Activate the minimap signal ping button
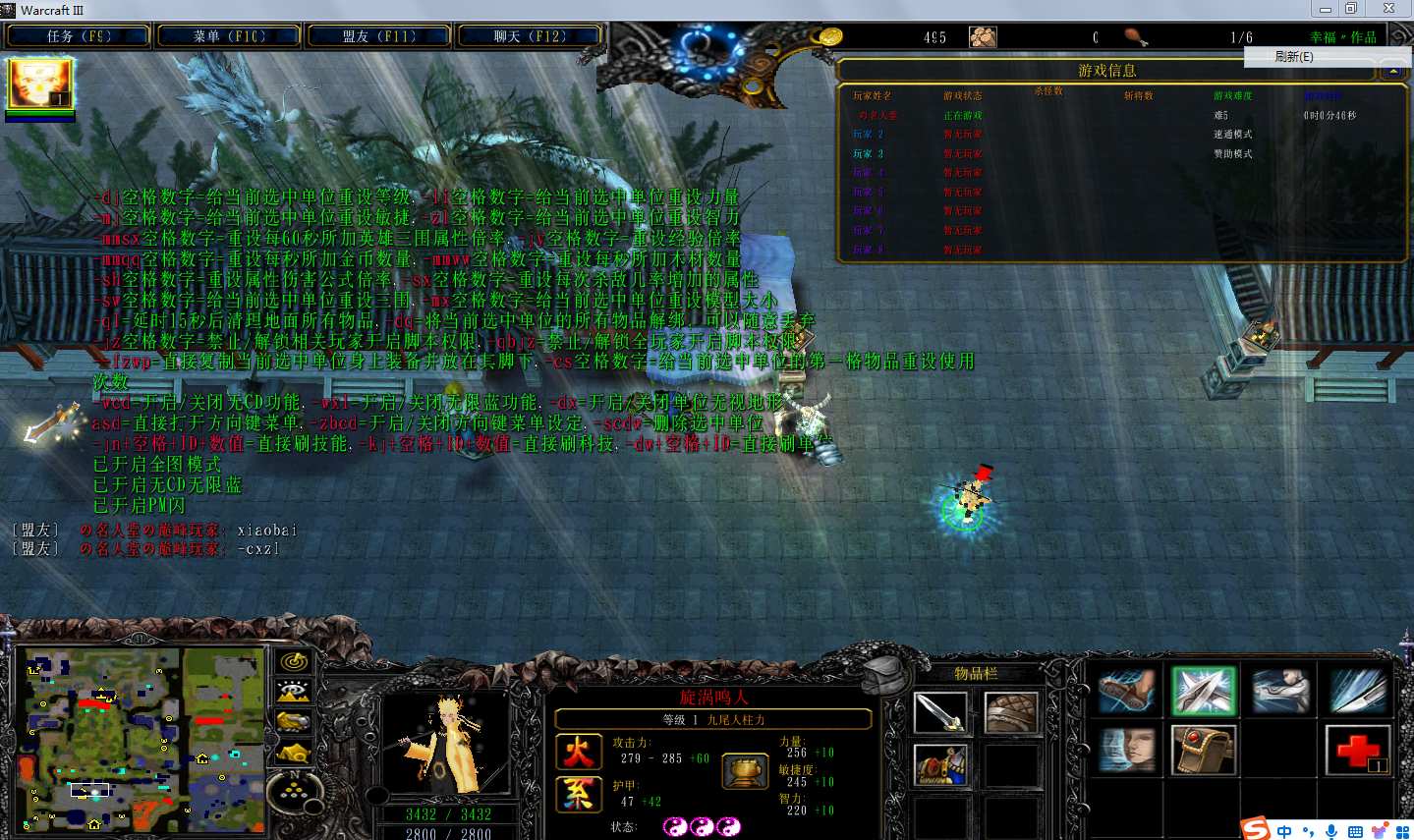This screenshot has width=1414, height=840. coord(294,661)
